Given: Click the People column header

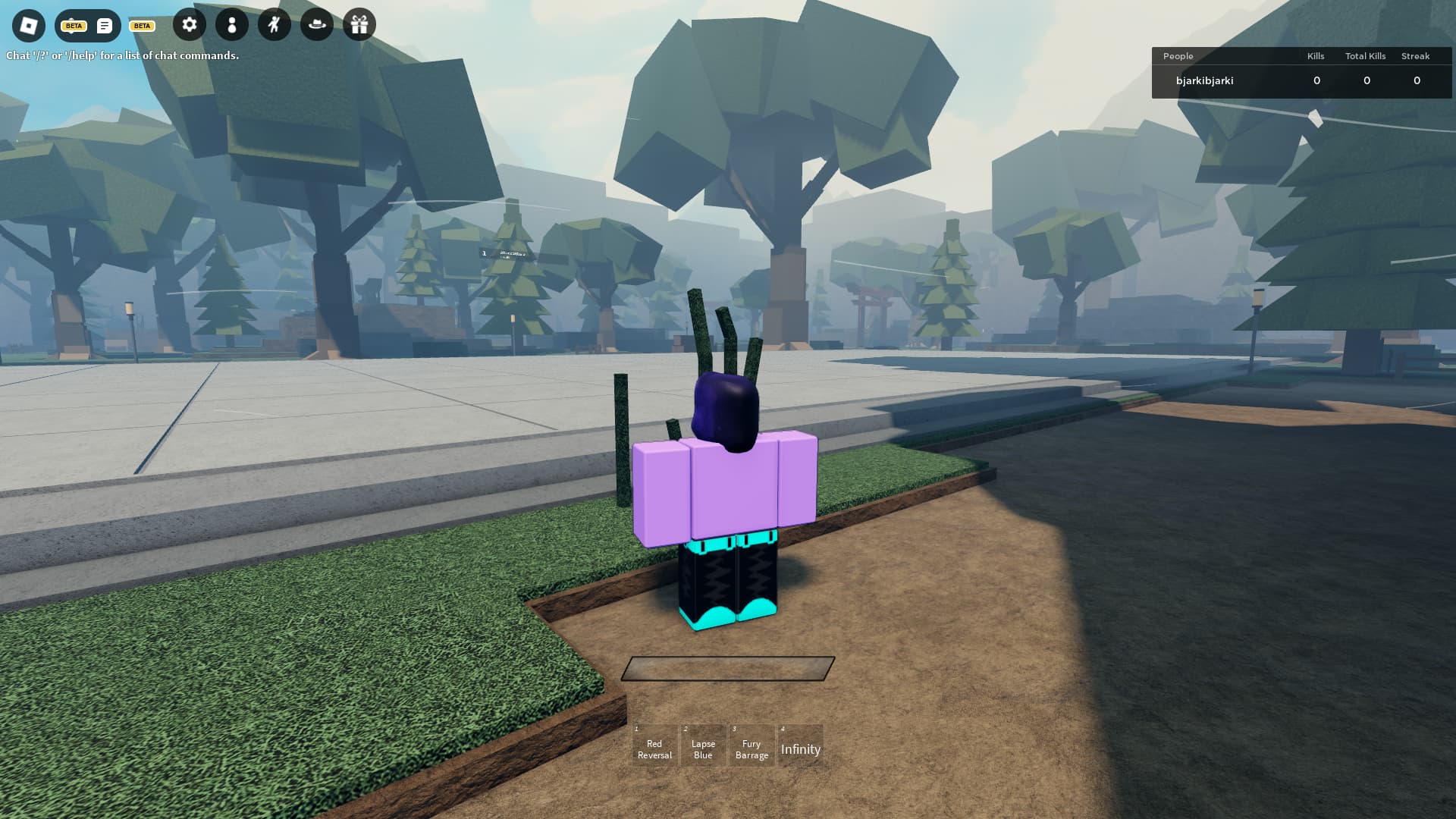Looking at the screenshot, I should (1178, 56).
